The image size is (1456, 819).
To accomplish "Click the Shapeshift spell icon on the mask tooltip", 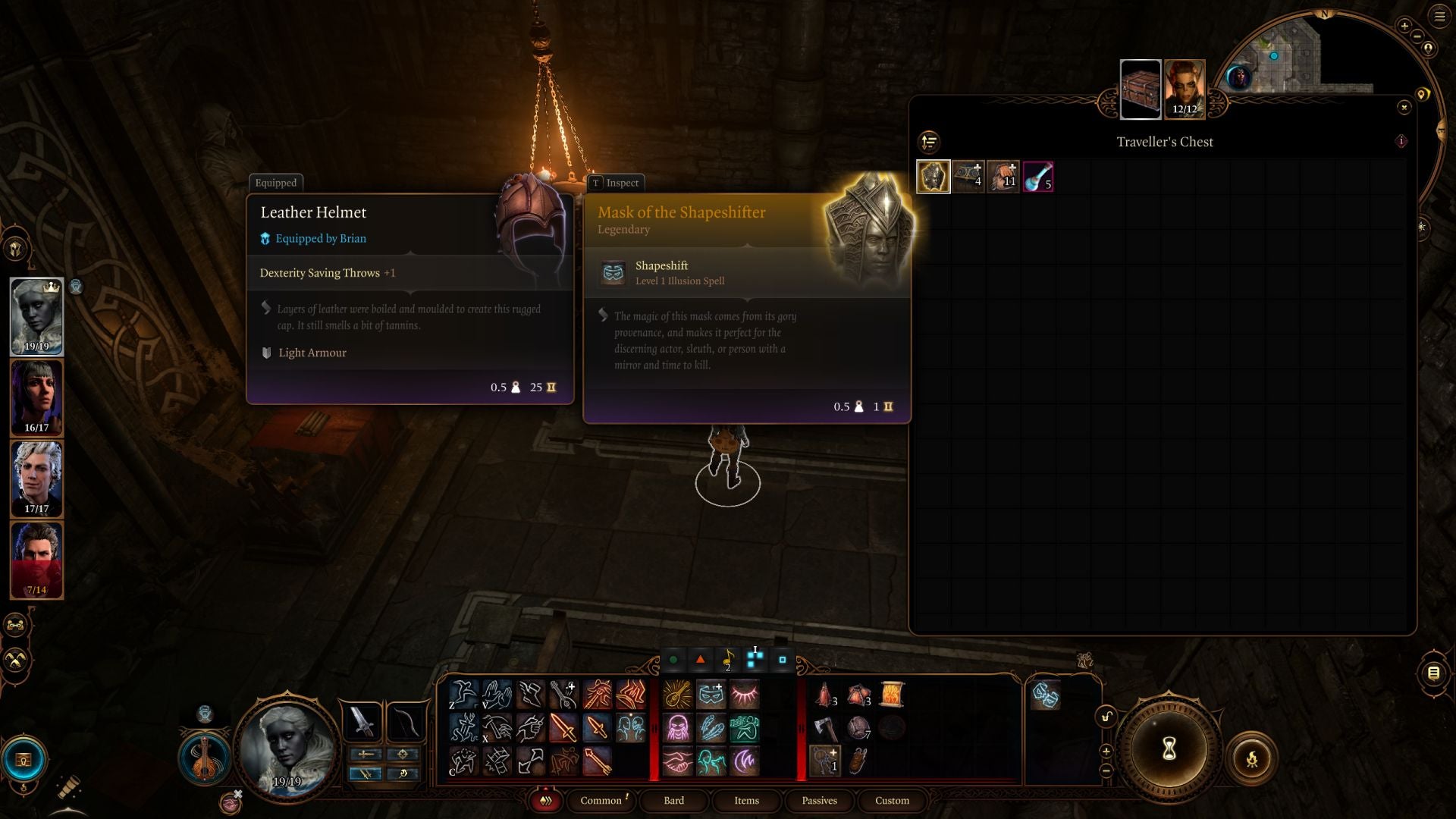I will point(611,272).
